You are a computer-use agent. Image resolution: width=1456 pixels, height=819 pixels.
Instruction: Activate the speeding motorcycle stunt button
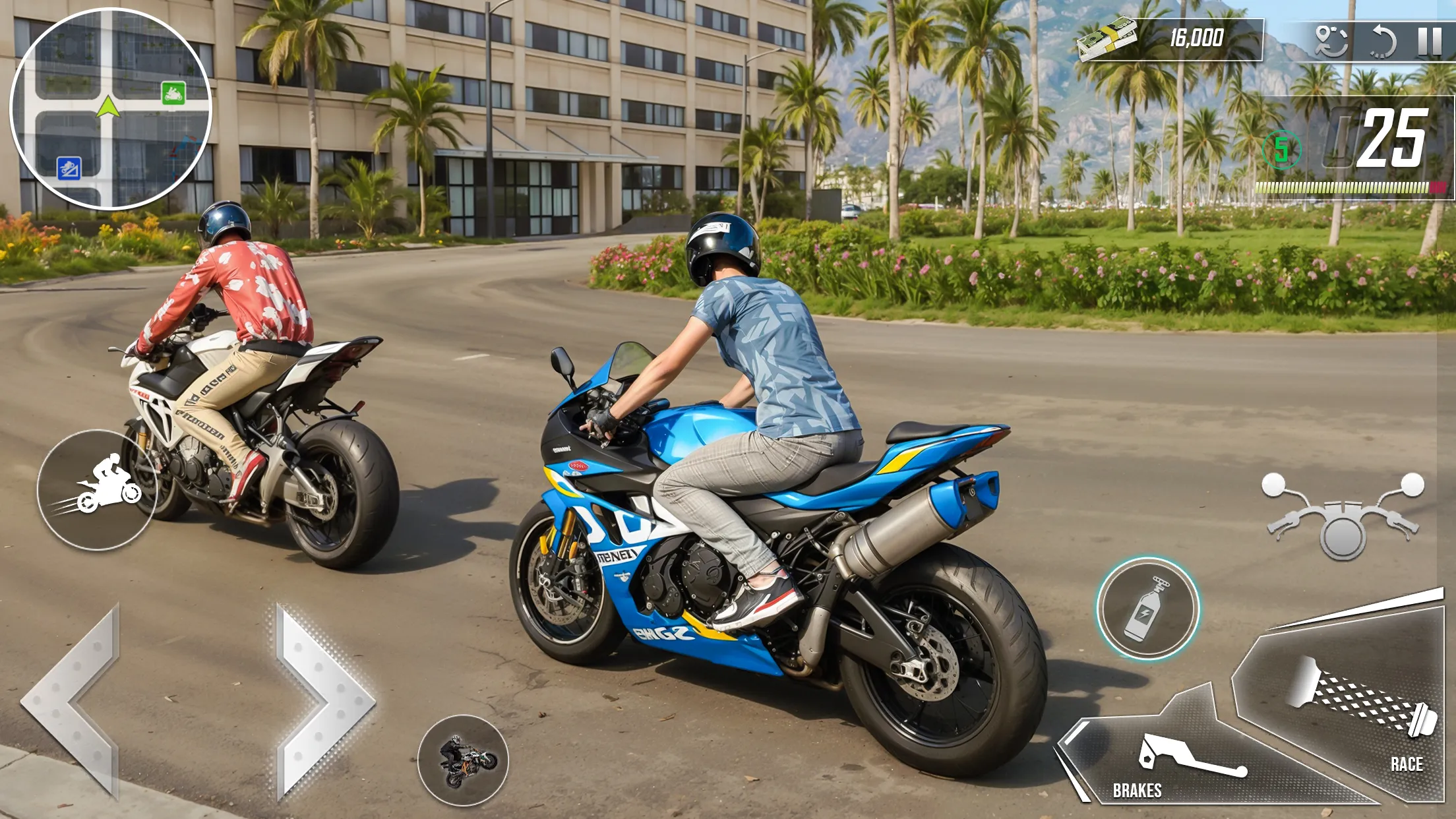click(97, 490)
